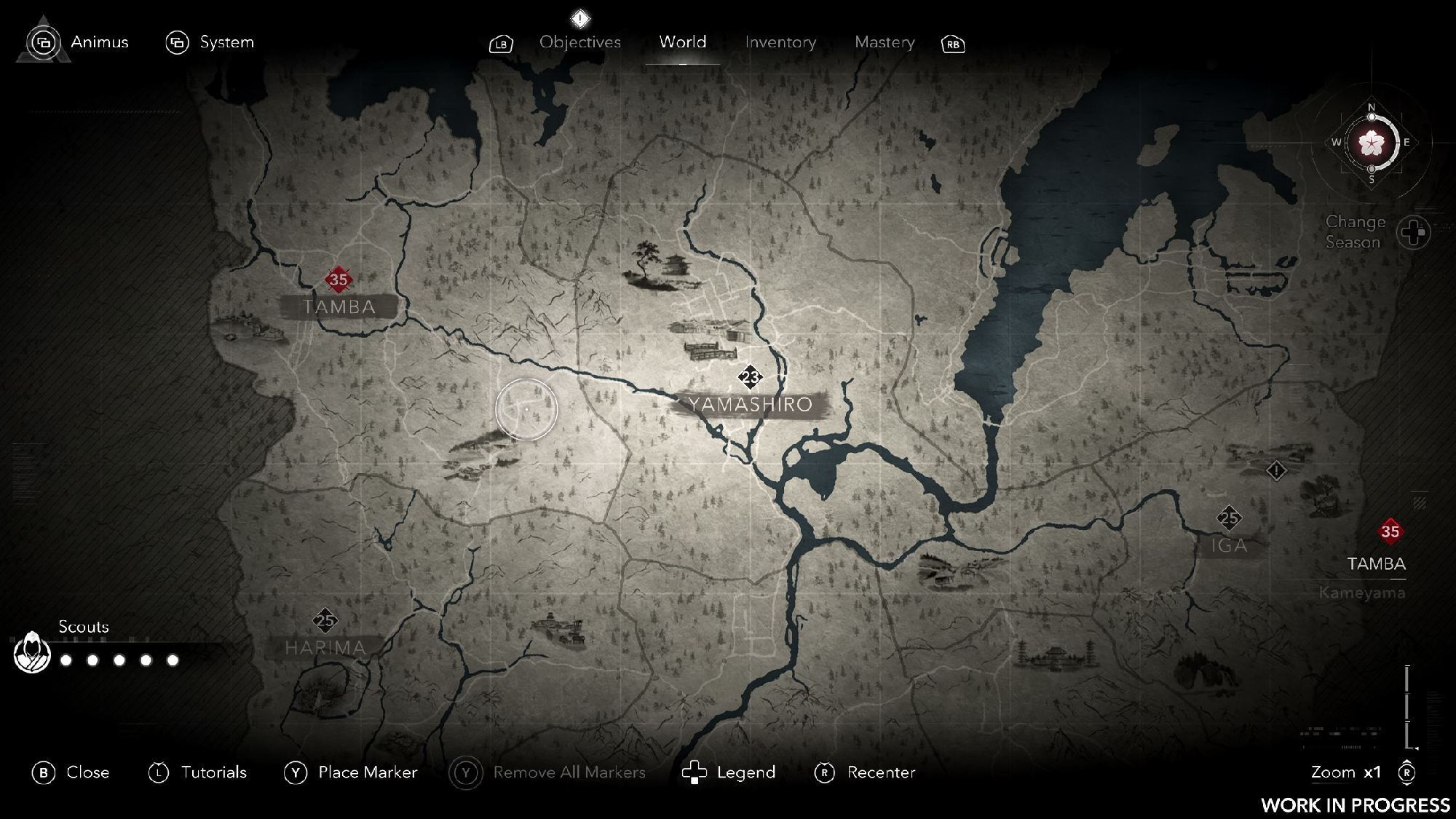Click the Scouts hooded figure icon

[32, 652]
